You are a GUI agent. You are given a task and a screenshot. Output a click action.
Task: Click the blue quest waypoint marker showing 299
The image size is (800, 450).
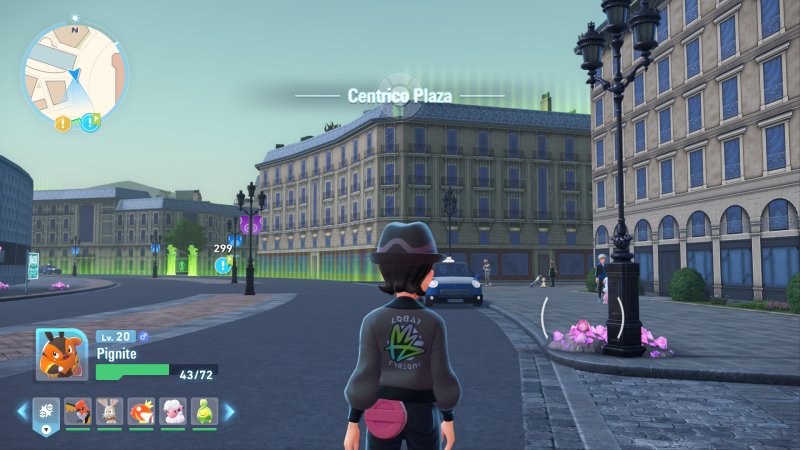pyautogui.click(x=222, y=265)
